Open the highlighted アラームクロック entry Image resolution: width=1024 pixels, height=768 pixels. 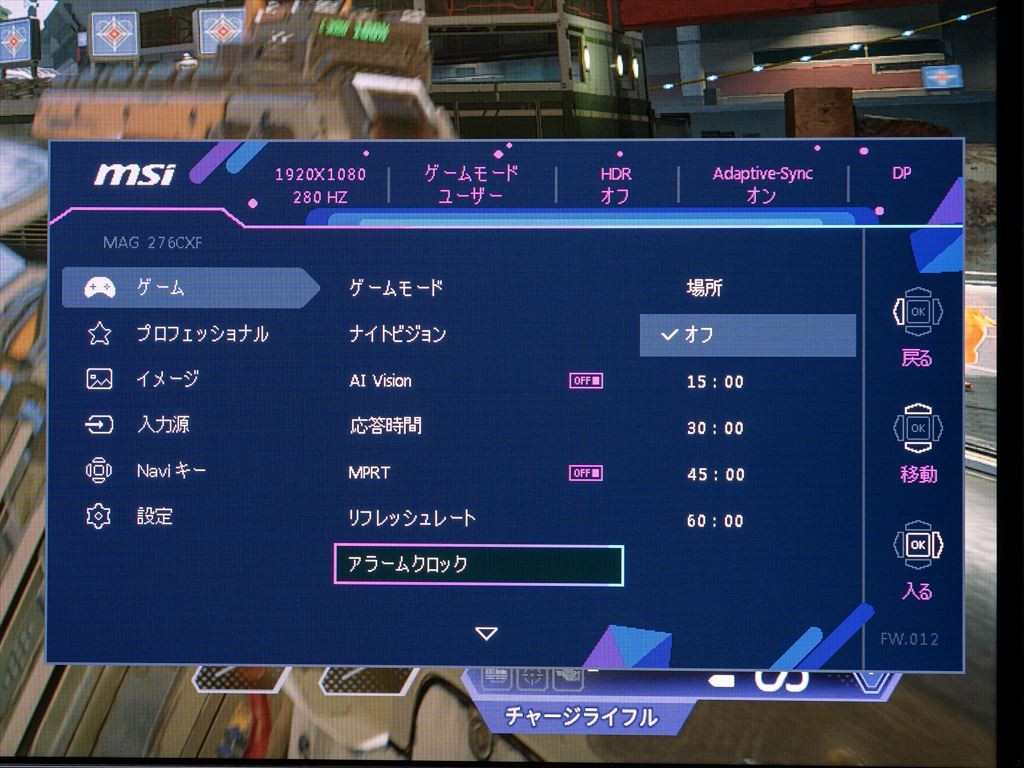[x=478, y=565]
